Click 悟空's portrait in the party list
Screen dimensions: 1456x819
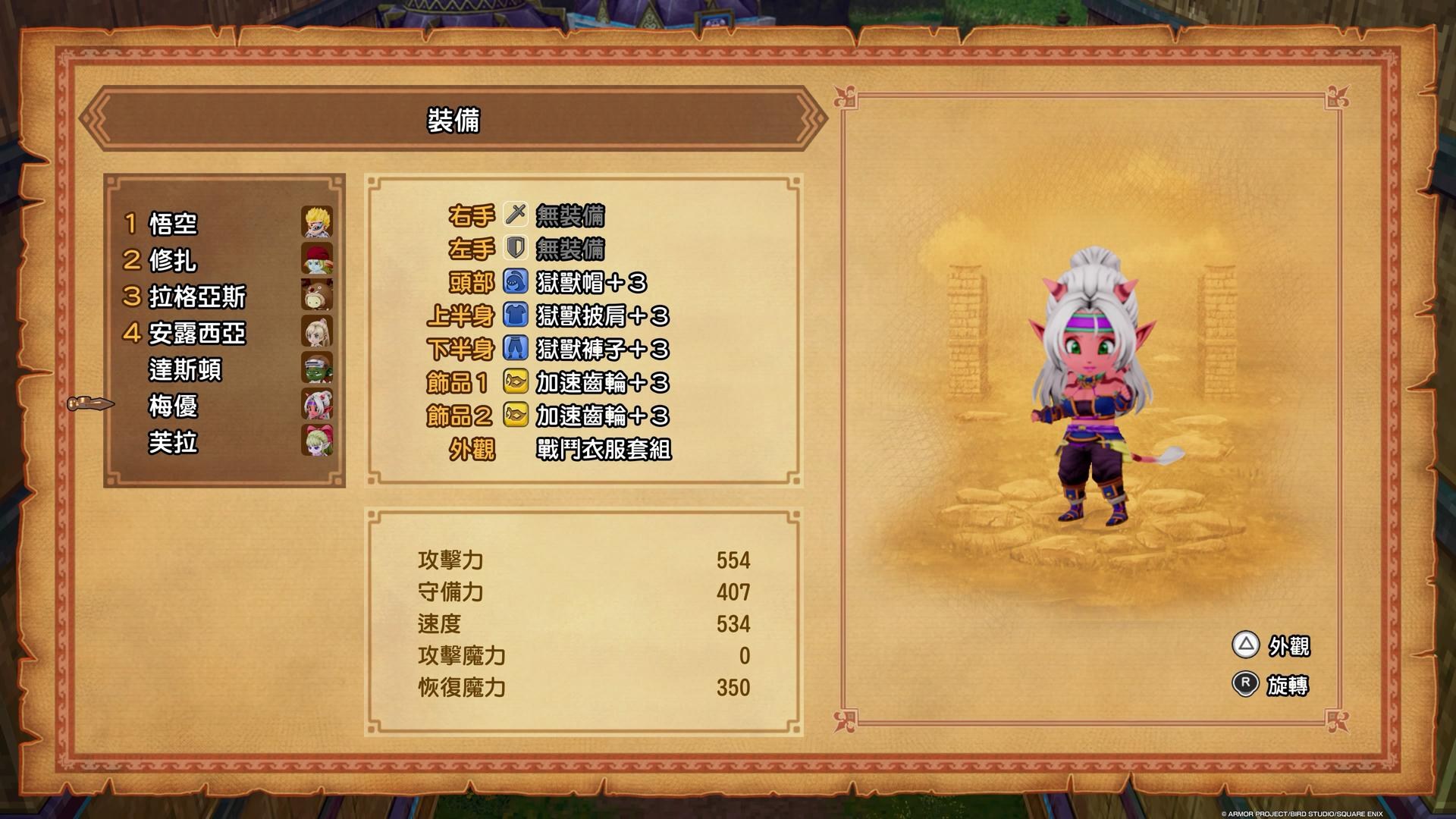click(x=318, y=221)
